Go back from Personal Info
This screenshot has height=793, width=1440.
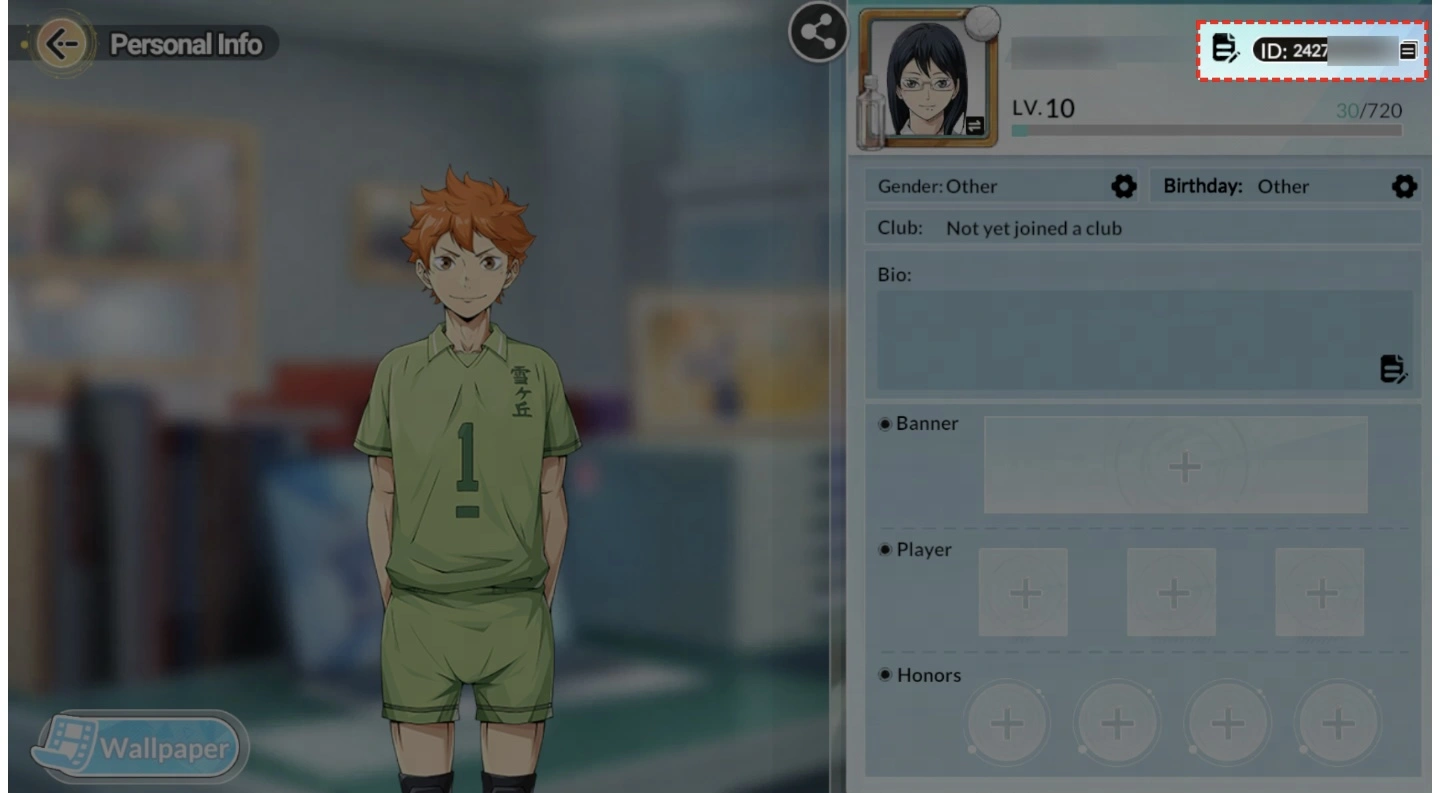click(x=62, y=45)
